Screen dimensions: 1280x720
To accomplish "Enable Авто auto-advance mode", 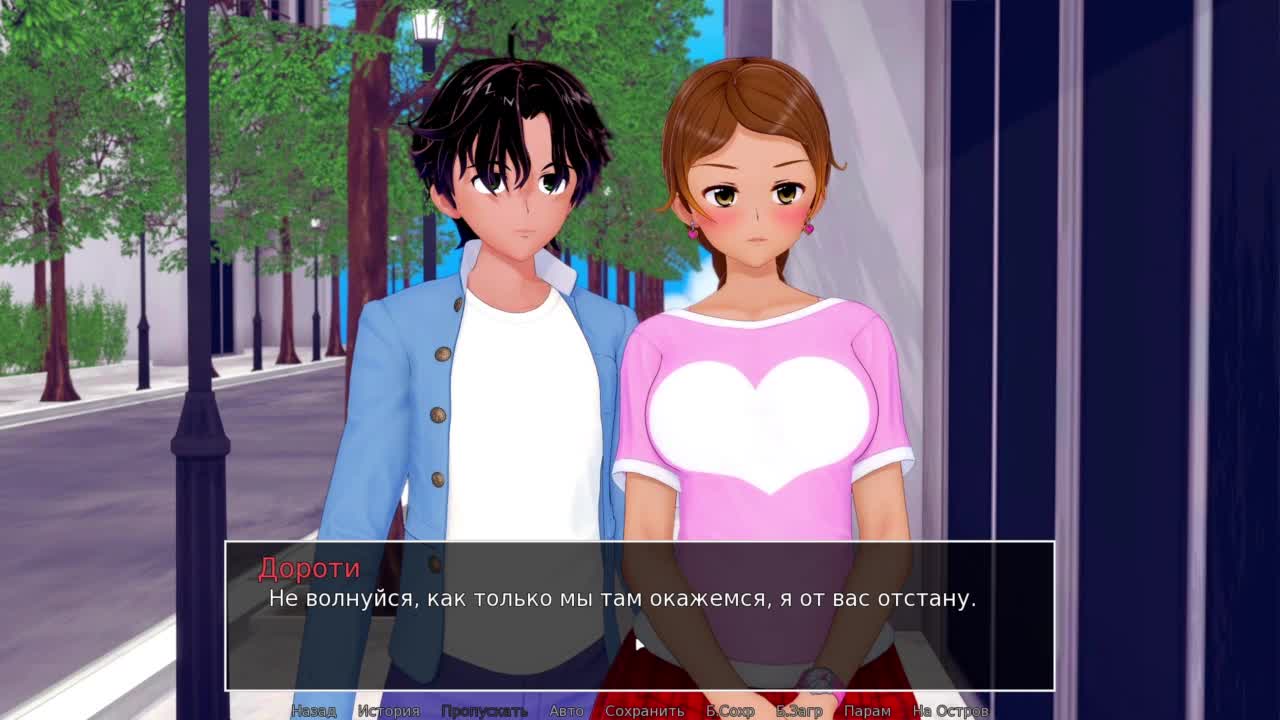I will (566, 711).
